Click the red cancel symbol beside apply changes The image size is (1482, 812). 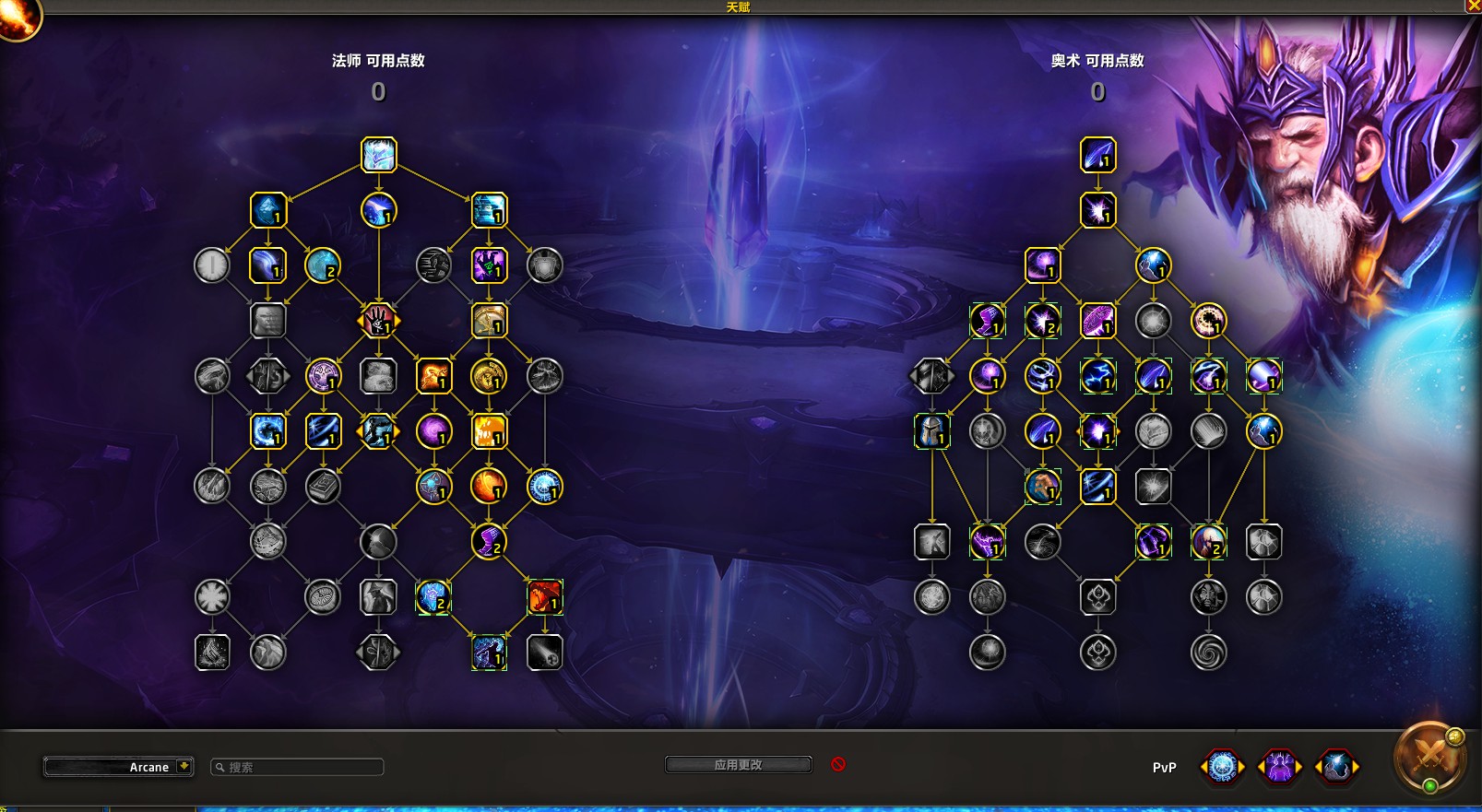[x=837, y=763]
